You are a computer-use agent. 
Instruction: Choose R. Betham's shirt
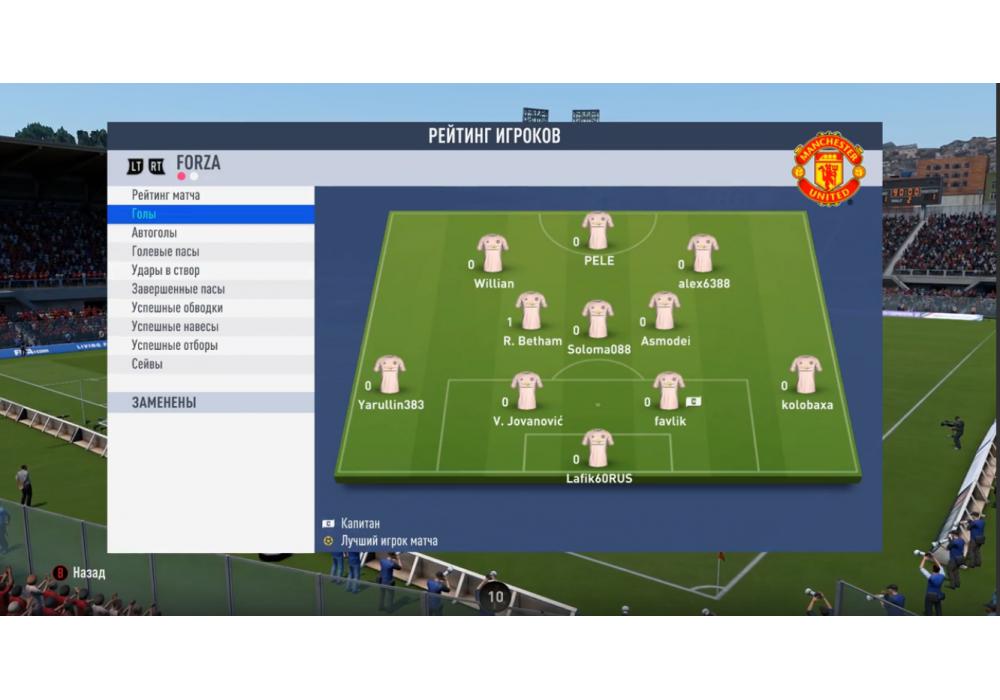click(x=531, y=311)
